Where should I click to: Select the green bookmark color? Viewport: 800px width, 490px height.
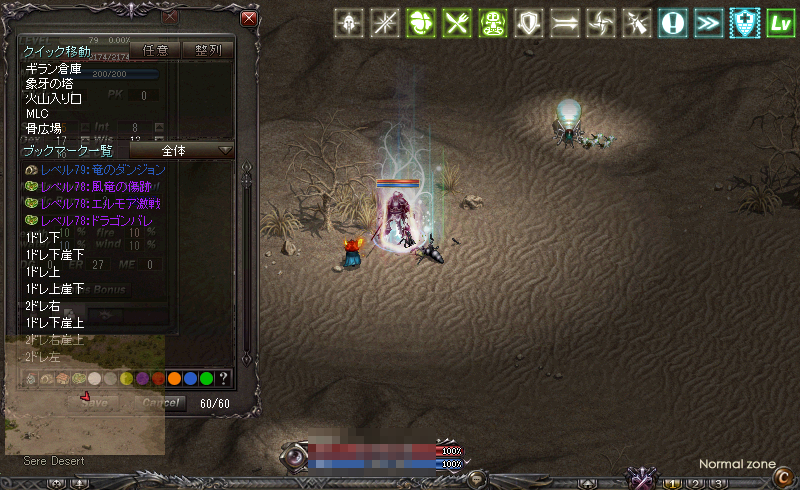[x=206, y=378]
